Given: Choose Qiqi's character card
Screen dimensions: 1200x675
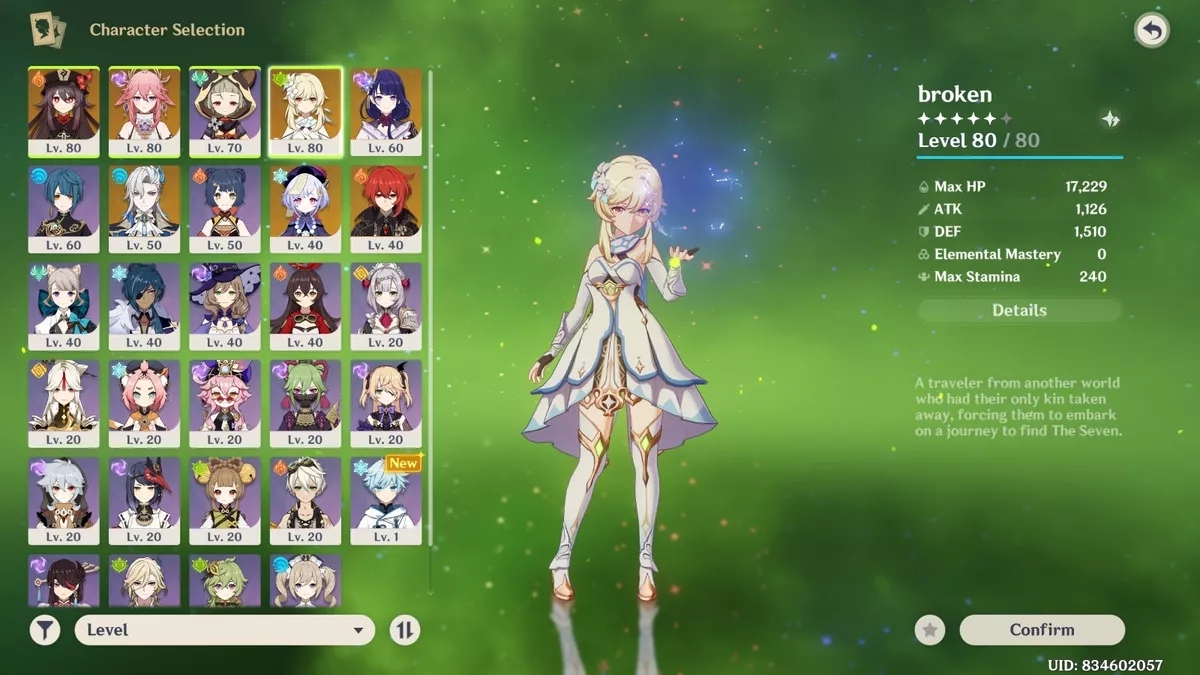Looking at the screenshot, I should [305, 209].
